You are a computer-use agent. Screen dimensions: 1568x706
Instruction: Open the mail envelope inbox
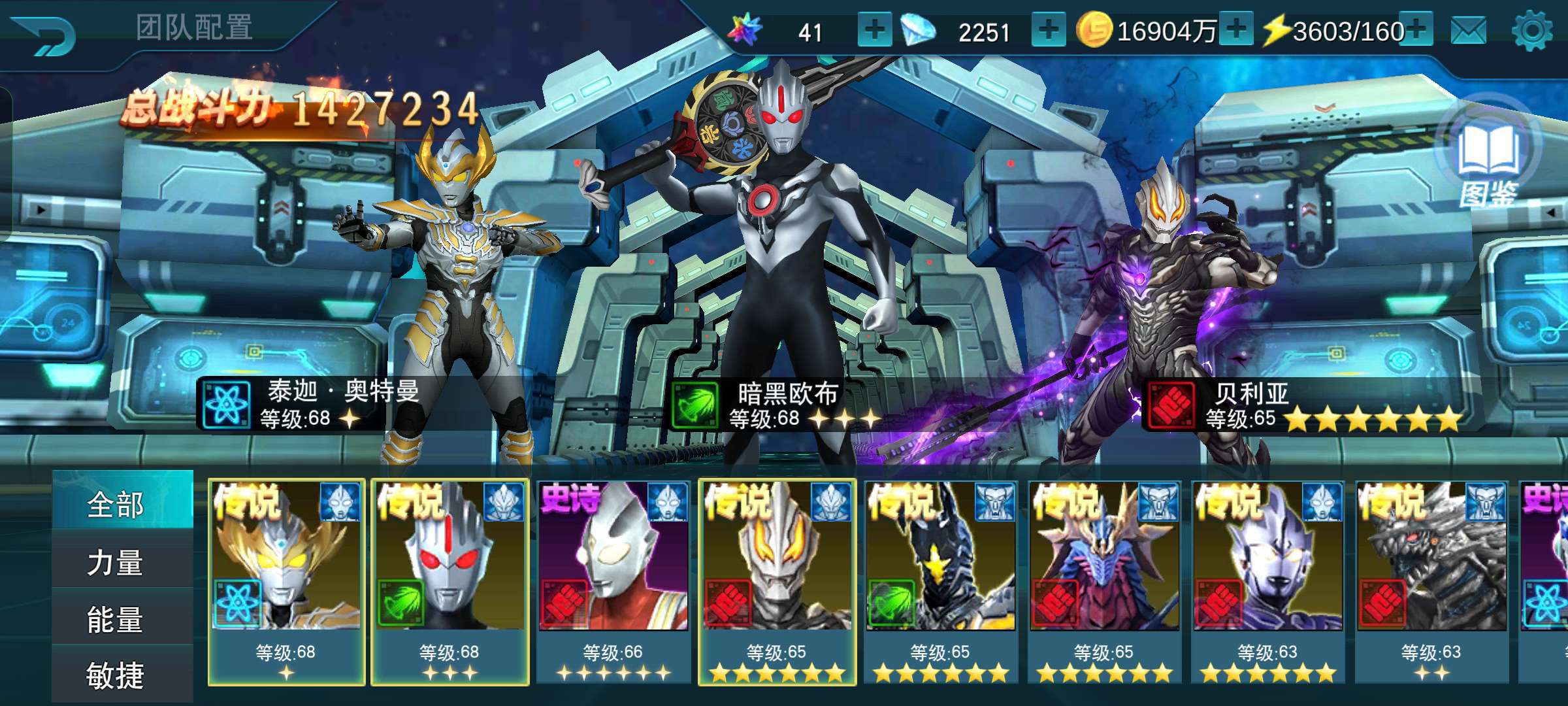click(x=1468, y=31)
